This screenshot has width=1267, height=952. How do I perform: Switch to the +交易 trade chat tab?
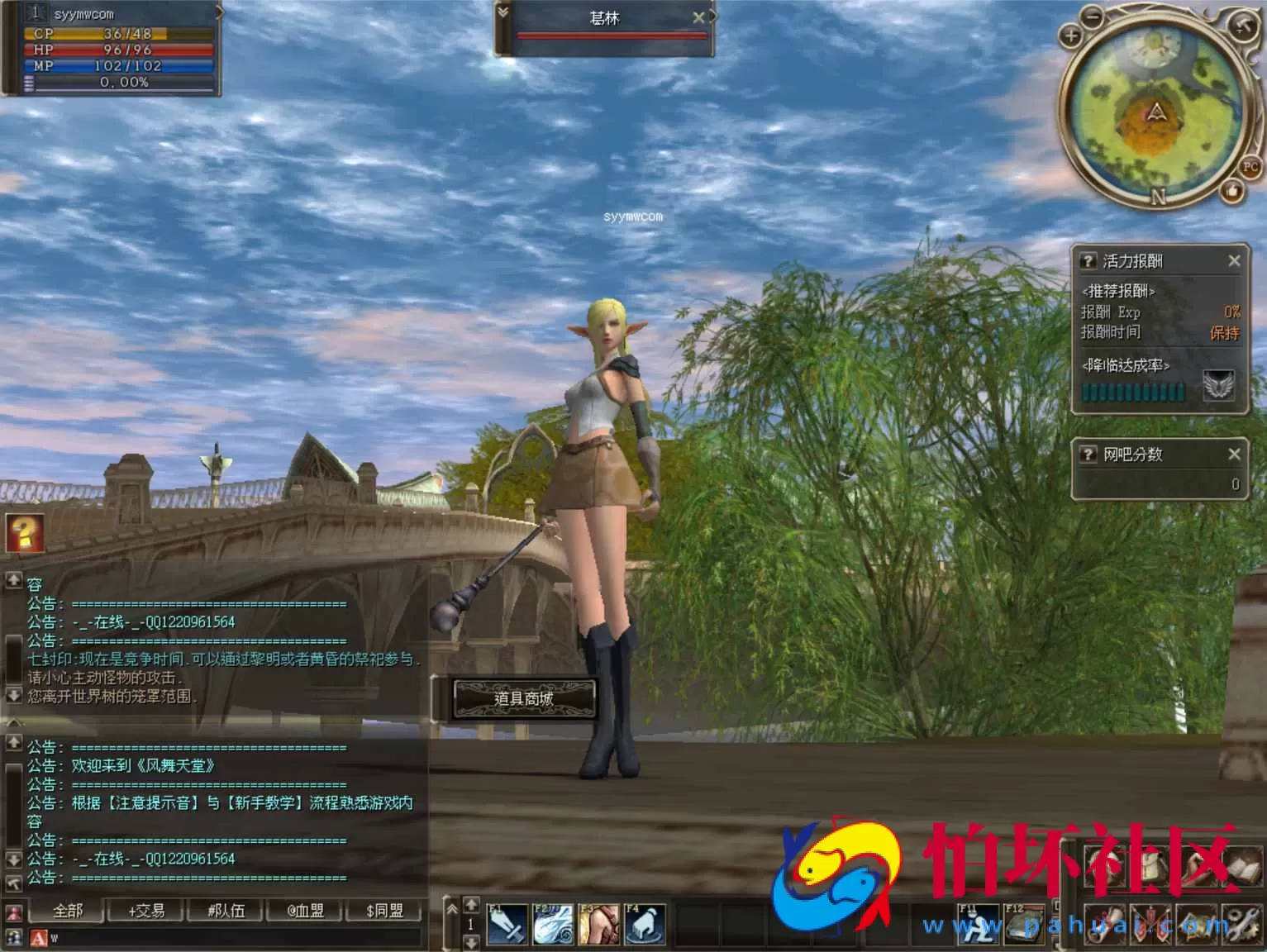(146, 911)
